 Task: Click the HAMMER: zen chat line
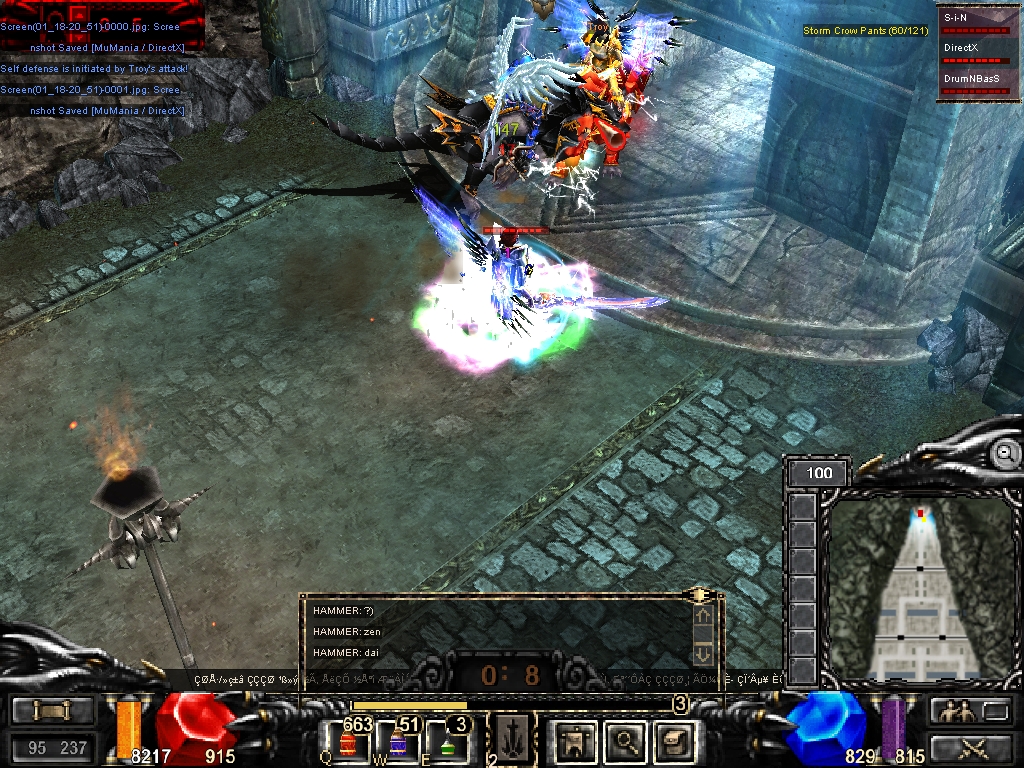[x=347, y=632]
